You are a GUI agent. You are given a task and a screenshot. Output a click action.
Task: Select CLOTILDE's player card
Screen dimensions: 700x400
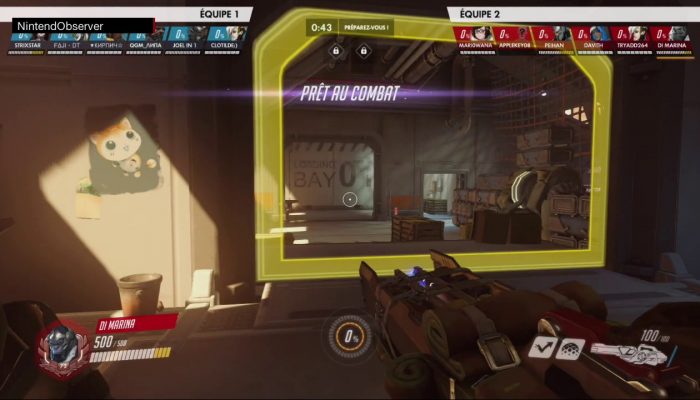(224, 37)
